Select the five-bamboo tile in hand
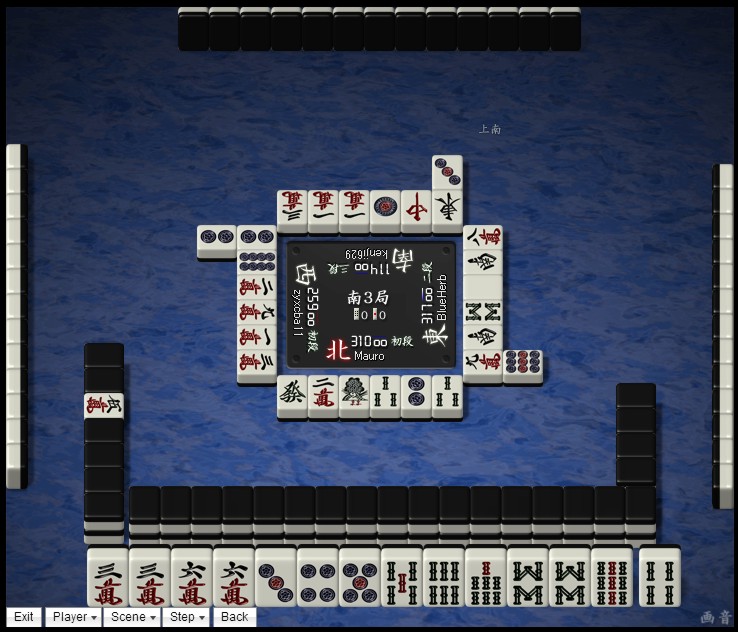The height and width of the screenshot is (632, 738). (x=401, y=578)
